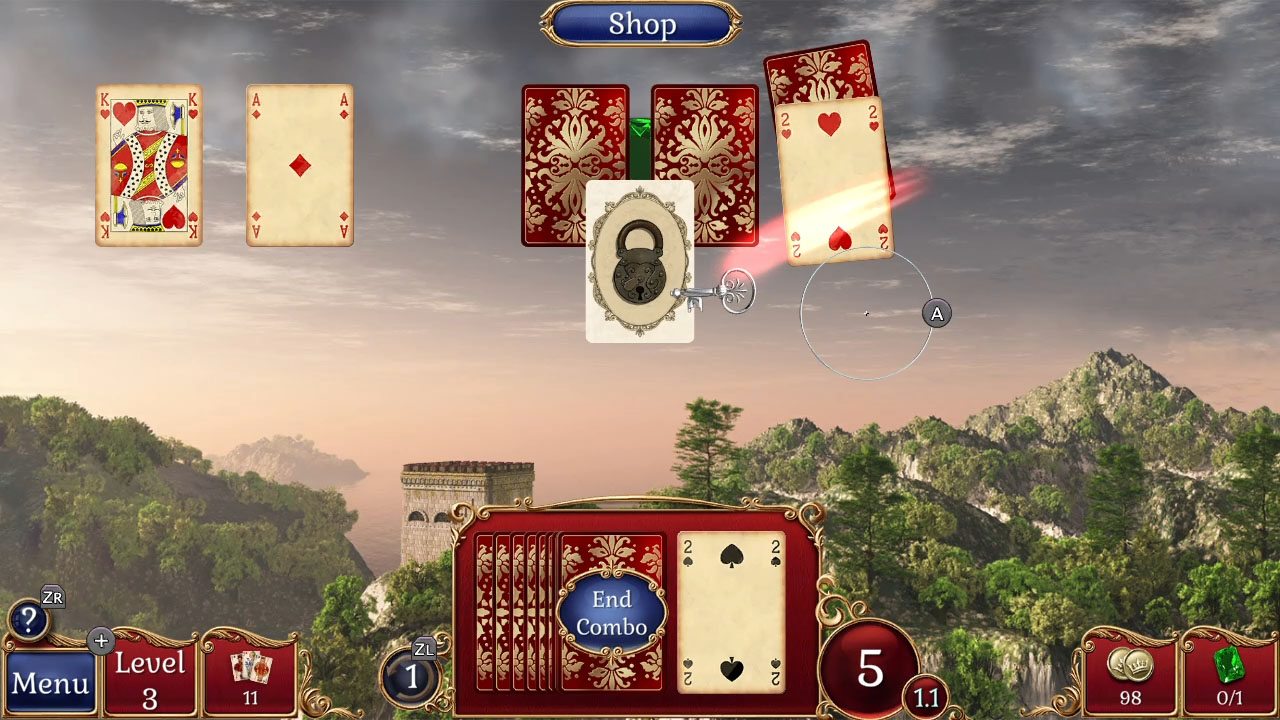
Task: Pick the King of Hearts card
Action: [x=148, y=165]
